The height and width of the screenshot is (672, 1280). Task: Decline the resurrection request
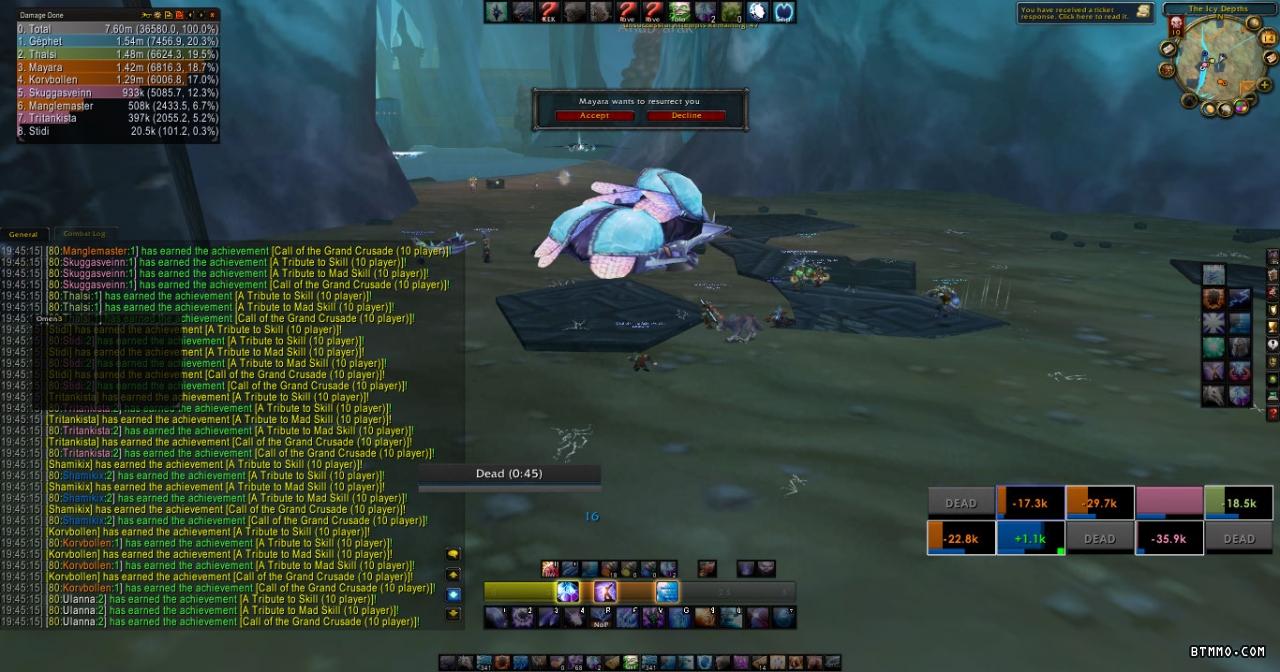(686, 115)
